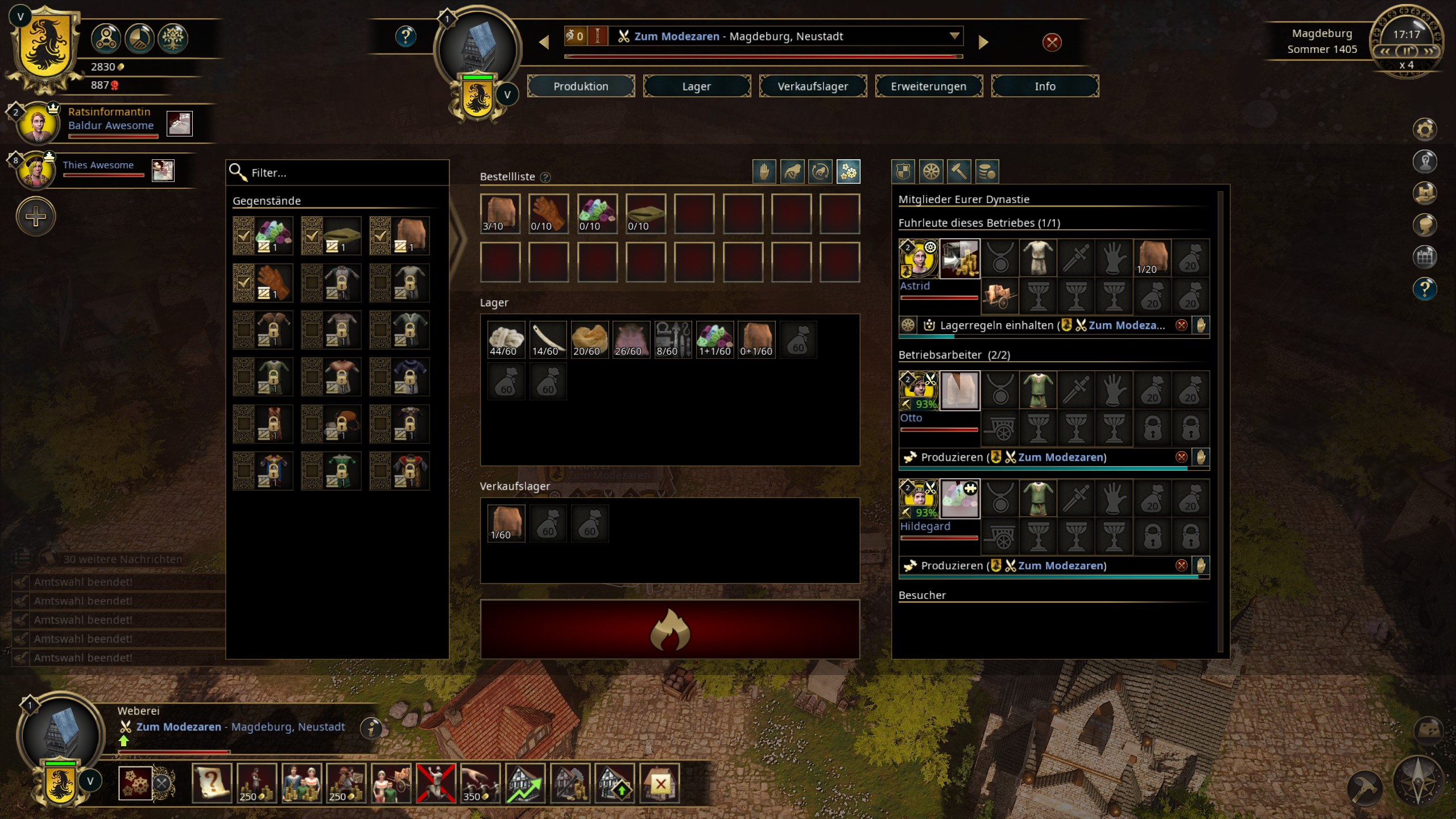1456x819 pixels.
Task: Uncheck the leather gloves item checkbox
Action: [244, 283]
